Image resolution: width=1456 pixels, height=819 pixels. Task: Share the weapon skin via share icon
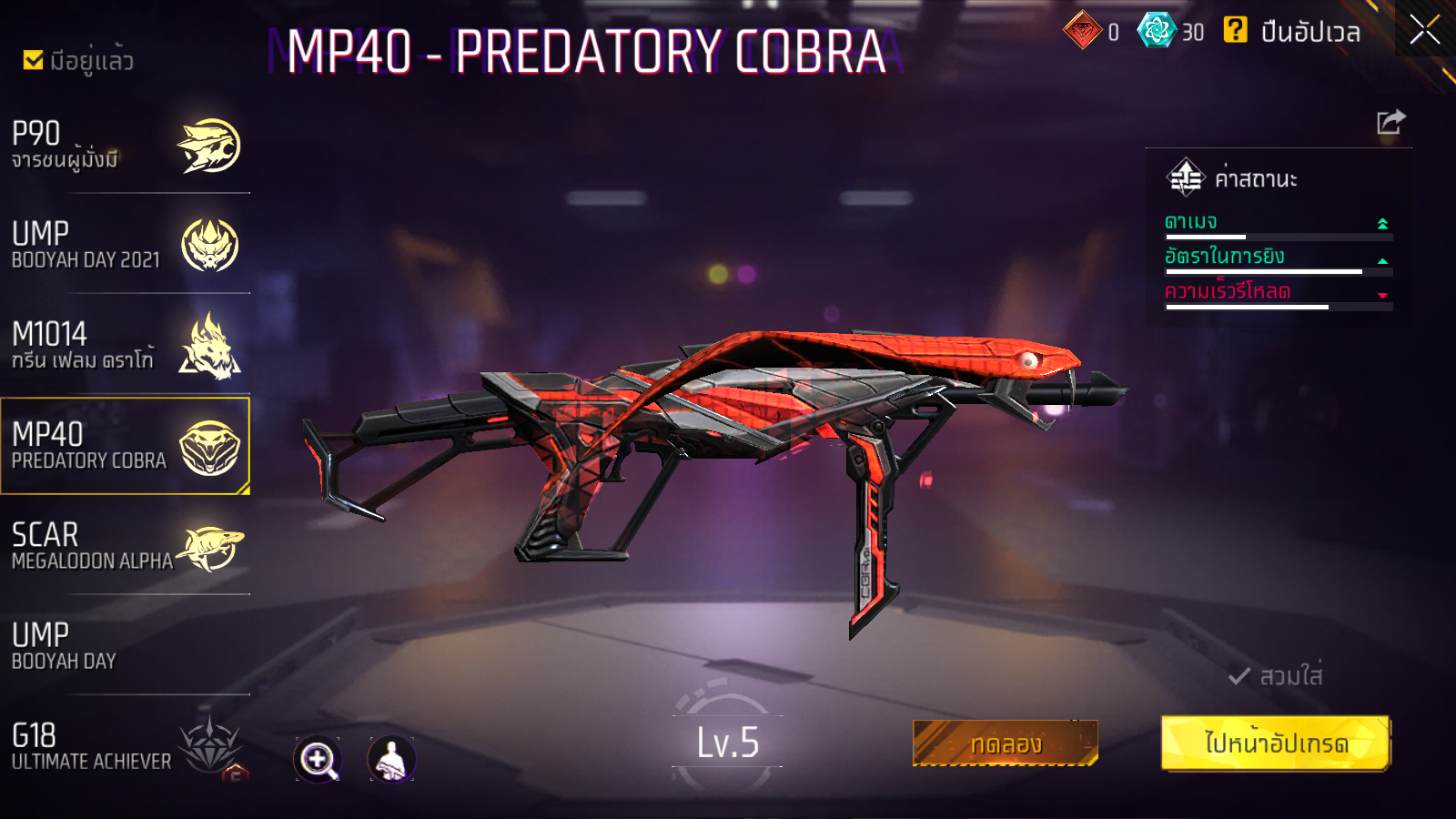tap(1390, 122)
